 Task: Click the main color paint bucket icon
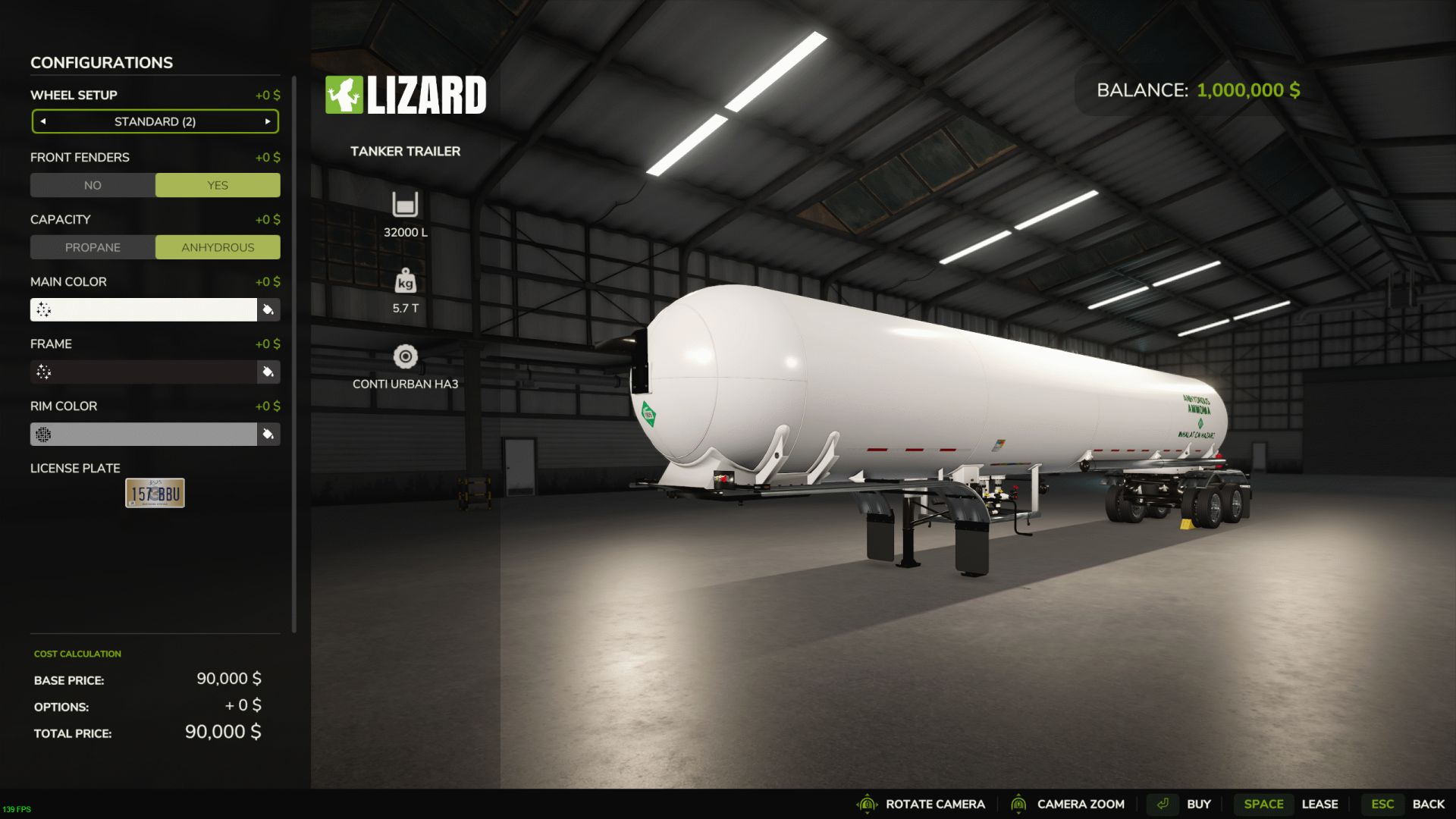click(x=268, y=309)
